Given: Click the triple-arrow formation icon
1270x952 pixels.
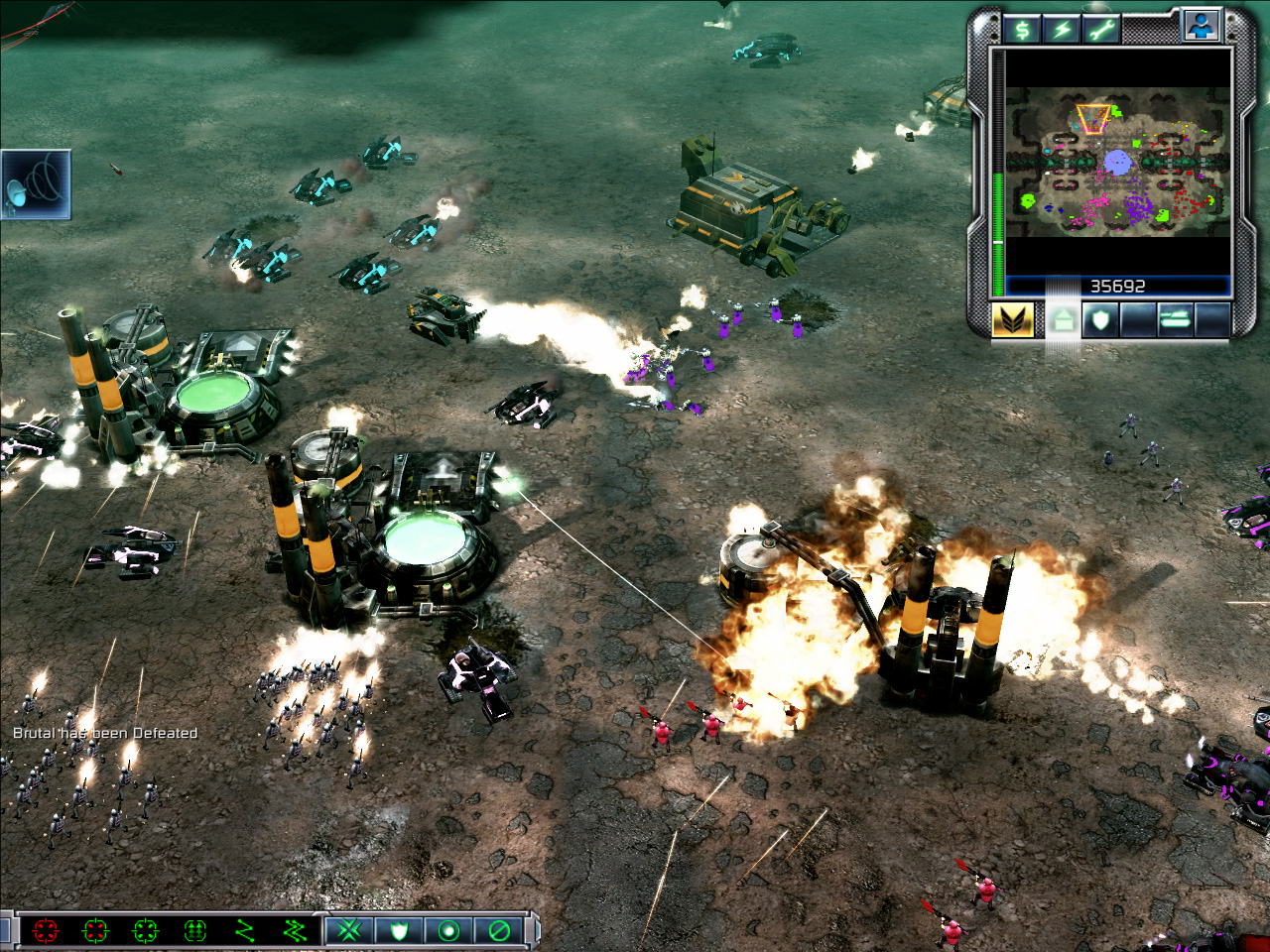Looking at the screenshot, I should point(194,930).
